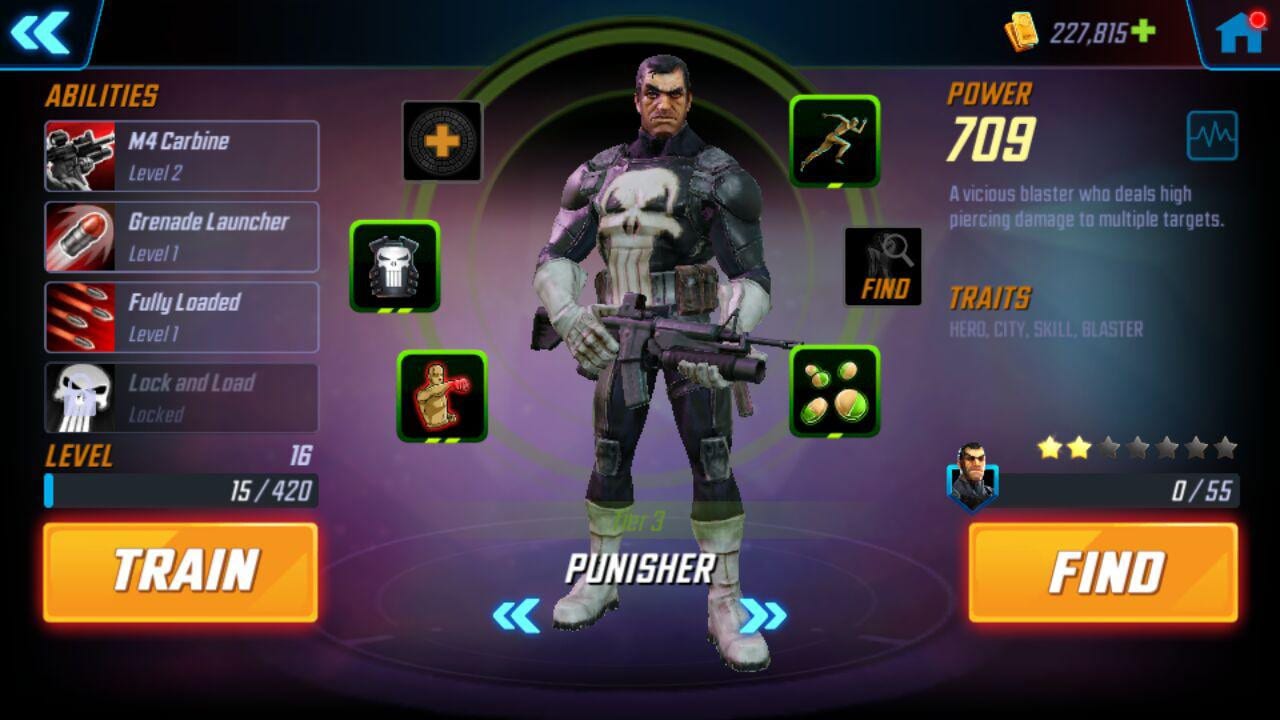The width and height of the screenshot is (1280, 720).
Task: Open the home screen
Action: click(1238, 33)
